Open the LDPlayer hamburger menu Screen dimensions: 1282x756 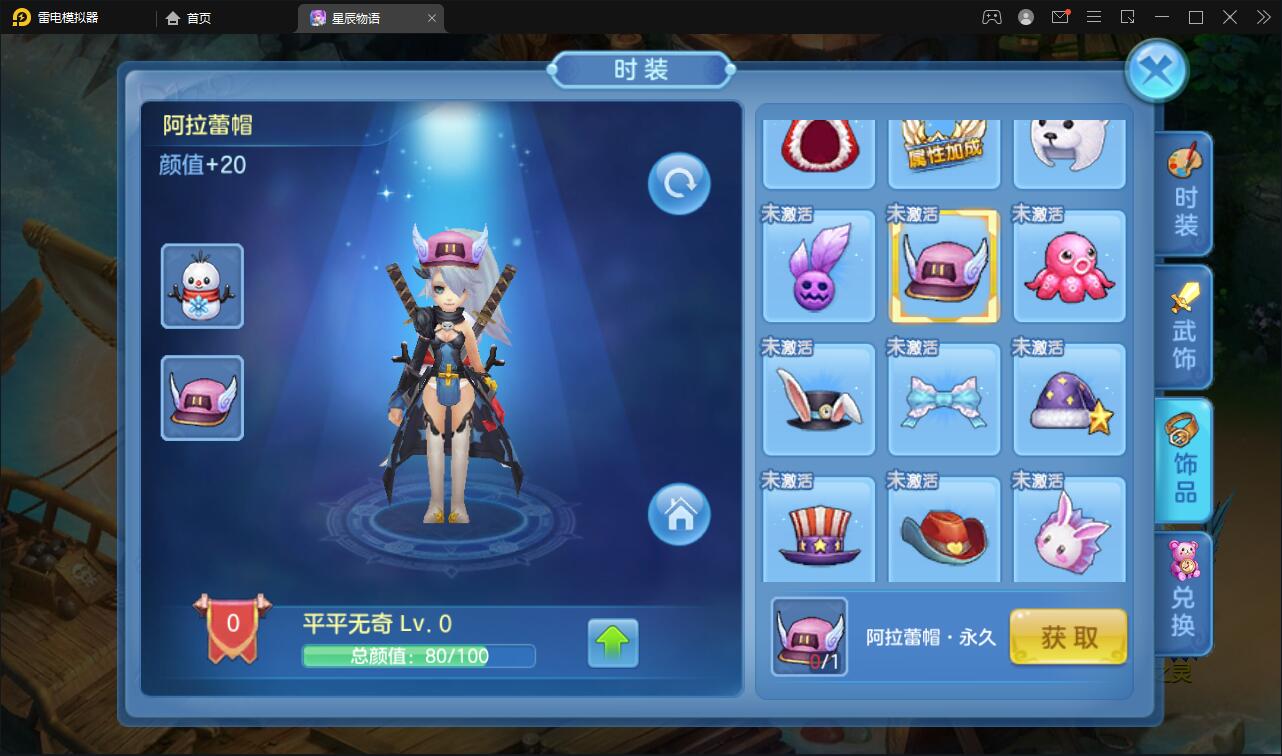(1093, 16)
